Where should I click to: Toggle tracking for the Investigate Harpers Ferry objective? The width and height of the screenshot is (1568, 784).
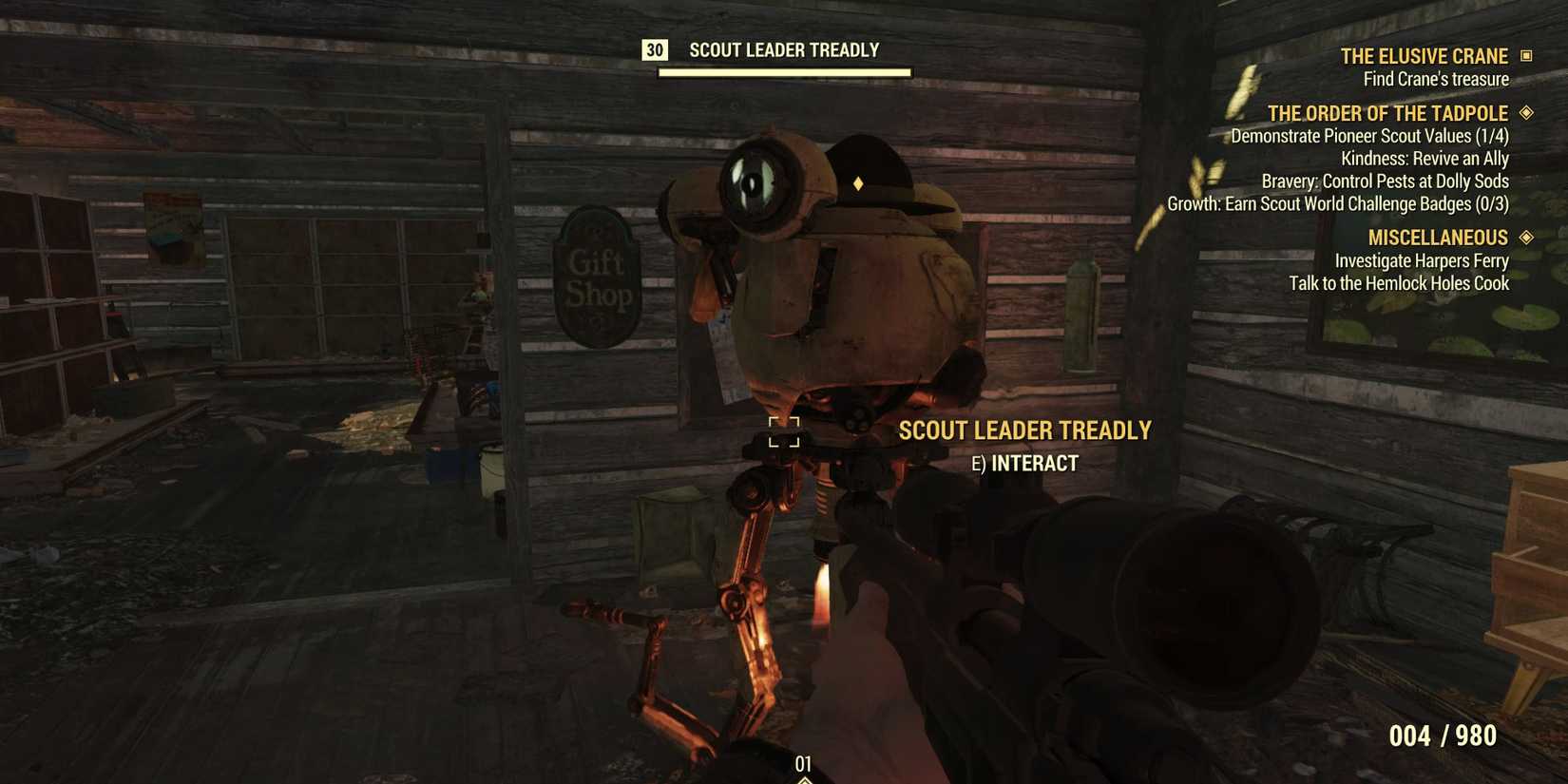pos(1422,260)
